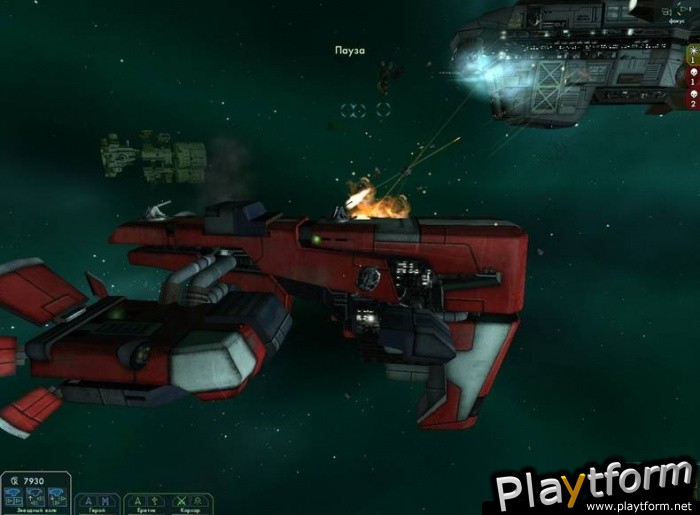Choose the first Звёздный волк ship order icon
This screenshot has height=515, width=700.
click(x=15, y=494)
